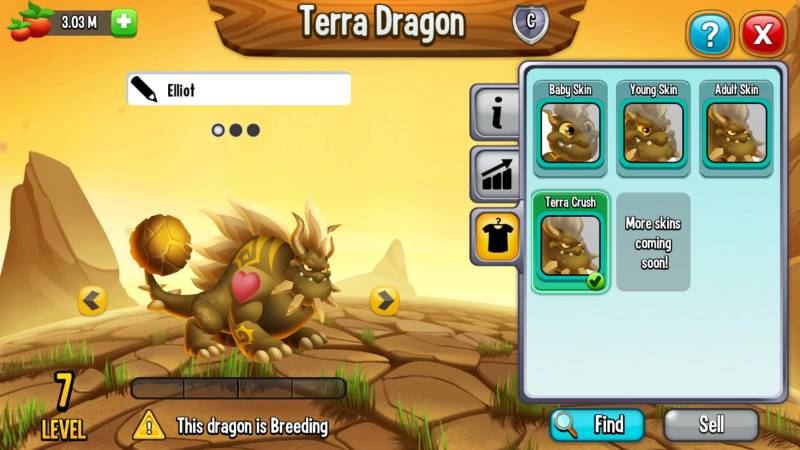
Task: Select the Terra Crush skin
Action: tap(570, 241)
